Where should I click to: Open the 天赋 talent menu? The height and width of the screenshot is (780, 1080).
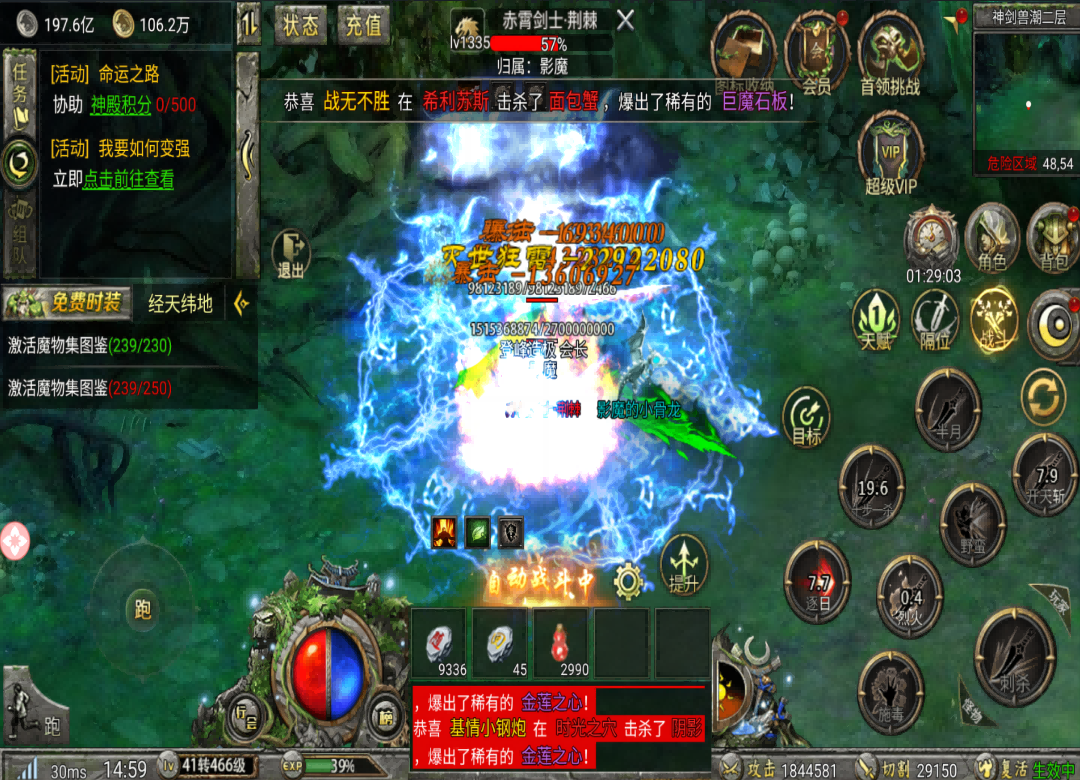coord(875,320)
